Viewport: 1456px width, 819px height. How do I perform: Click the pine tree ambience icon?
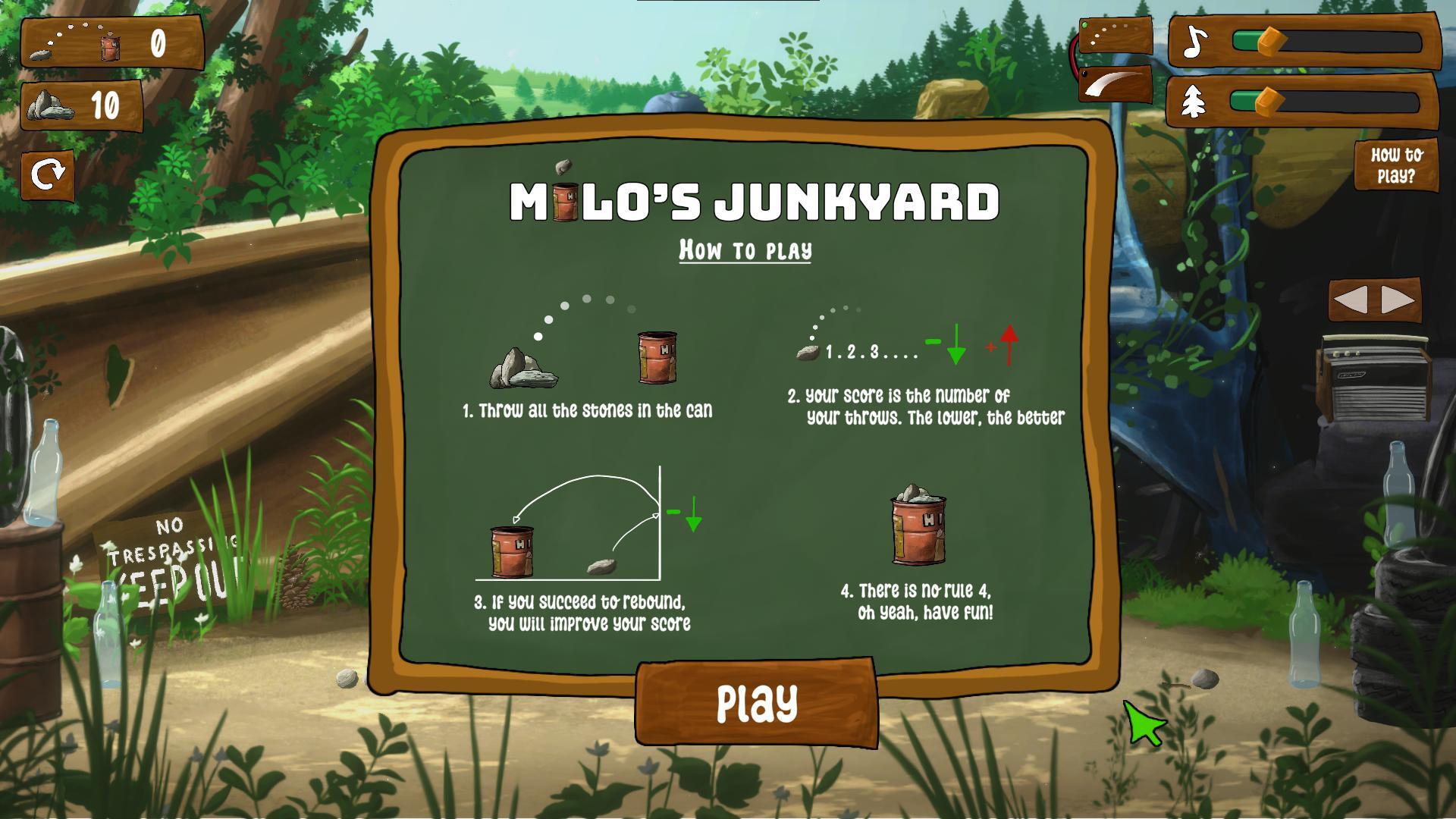point(1194,102)
